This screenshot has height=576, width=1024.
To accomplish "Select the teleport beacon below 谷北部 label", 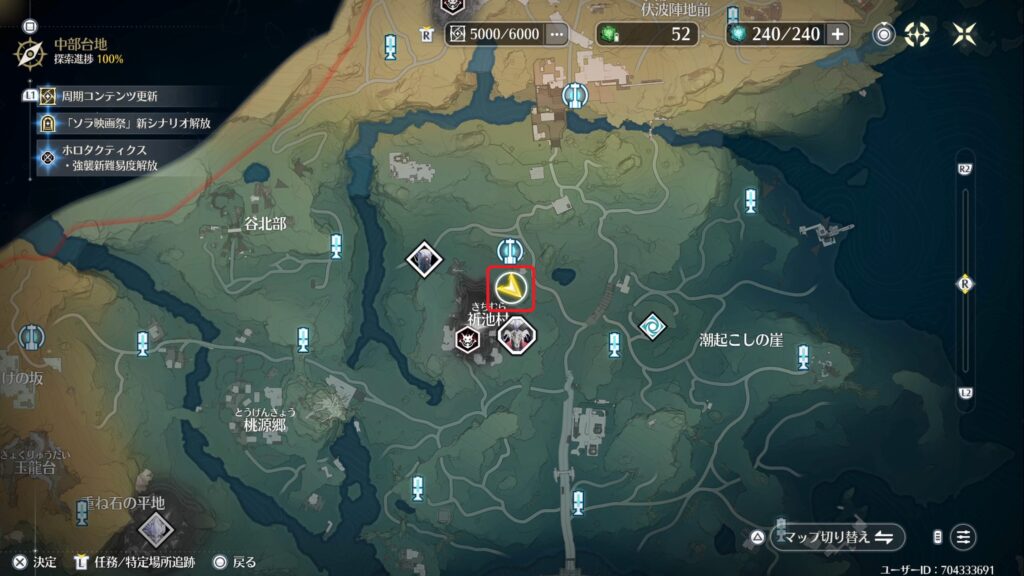I will click(337, 245).
